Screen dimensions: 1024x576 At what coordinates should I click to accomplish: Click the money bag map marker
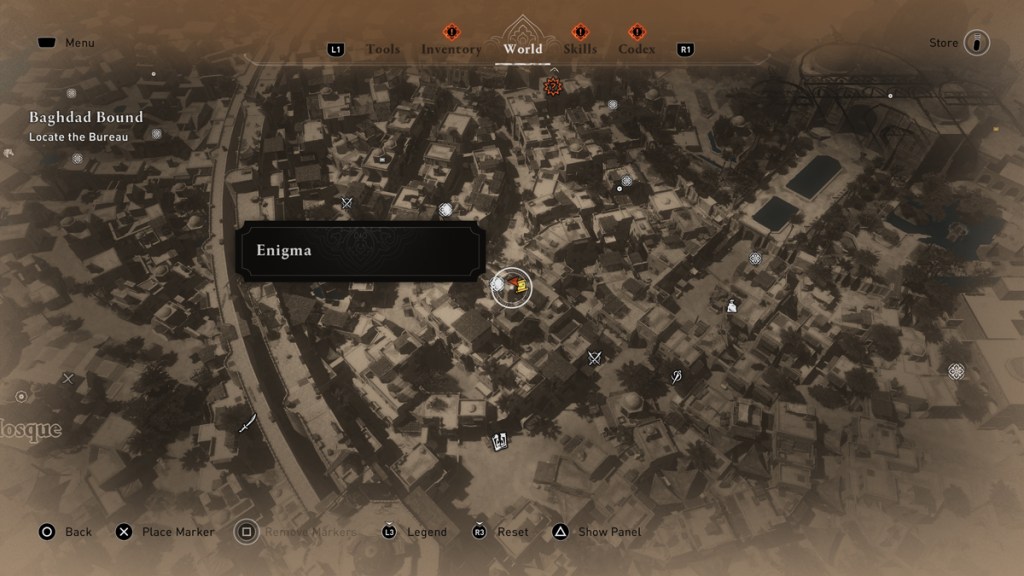click(x=732, y=306)
